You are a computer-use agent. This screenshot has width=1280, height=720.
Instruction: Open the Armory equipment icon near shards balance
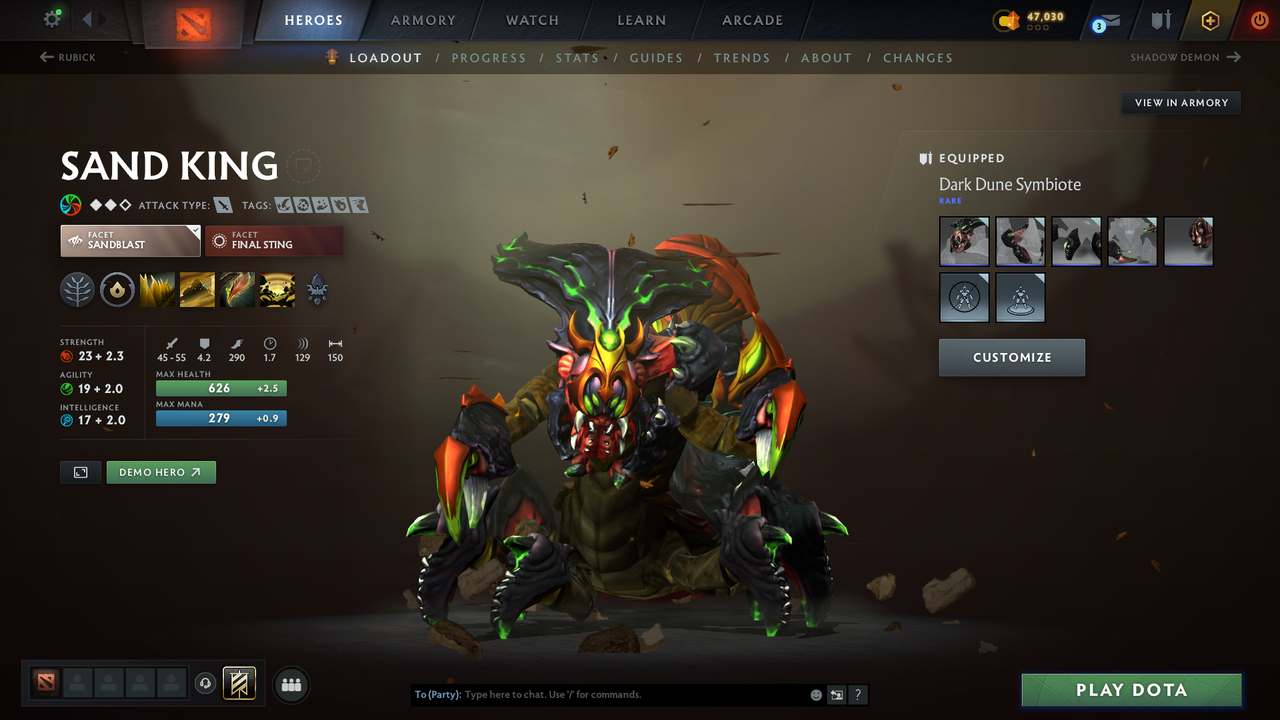pos(1159,20)
